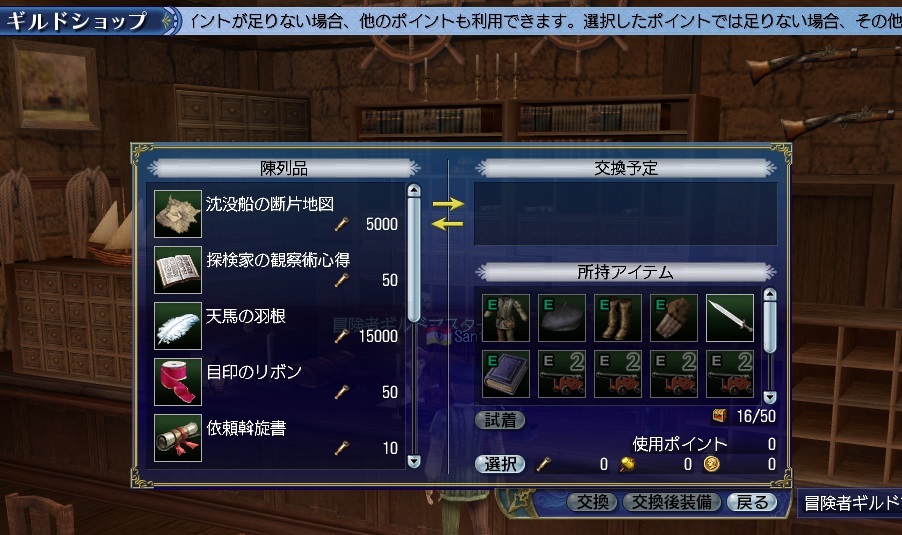Viewport: 902px width, 535px height.
Task: Select the 沈没船の断片地図 shop item
Action: point(278,212)
